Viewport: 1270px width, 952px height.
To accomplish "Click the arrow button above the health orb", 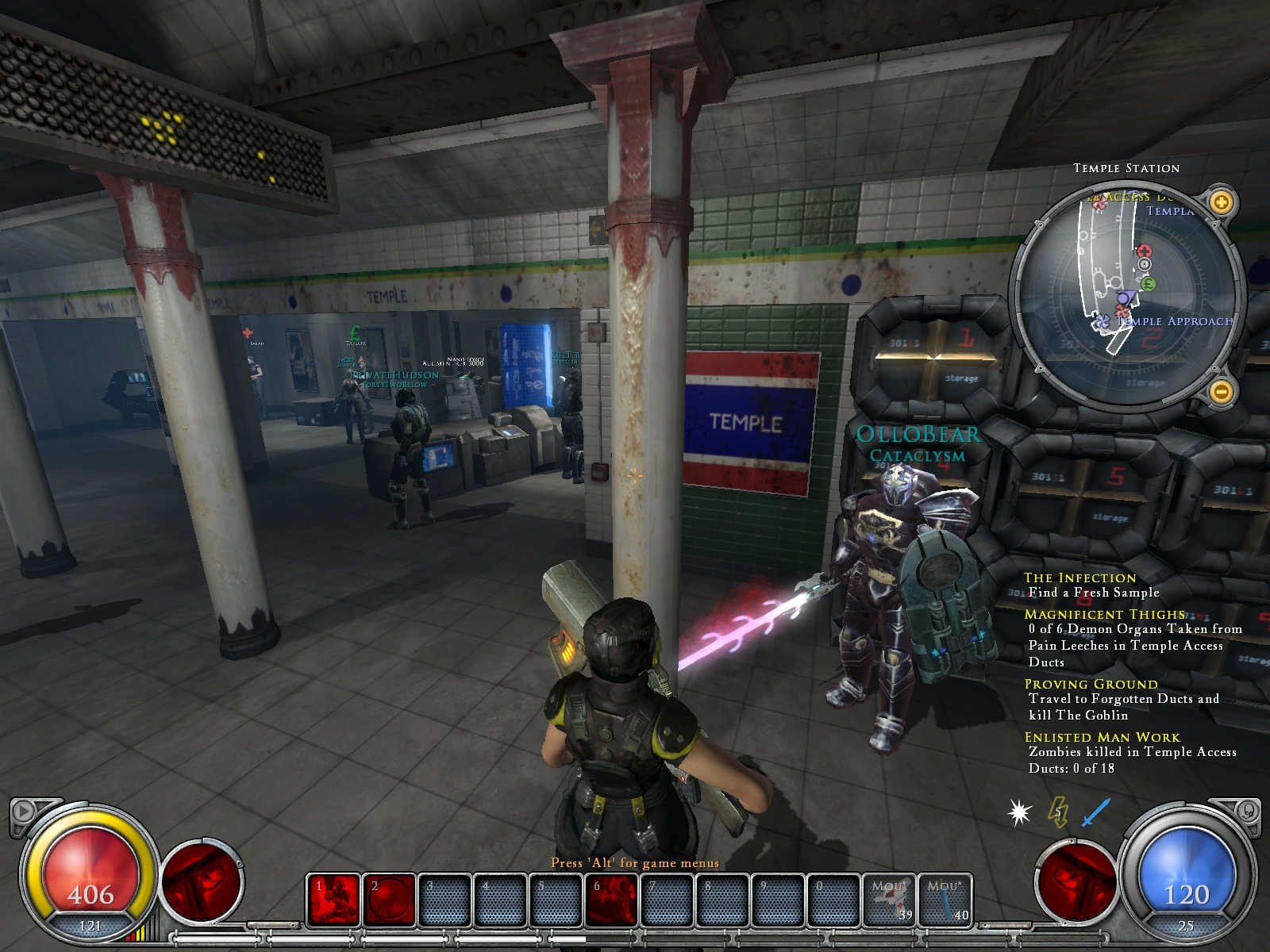I will point(23,811).
